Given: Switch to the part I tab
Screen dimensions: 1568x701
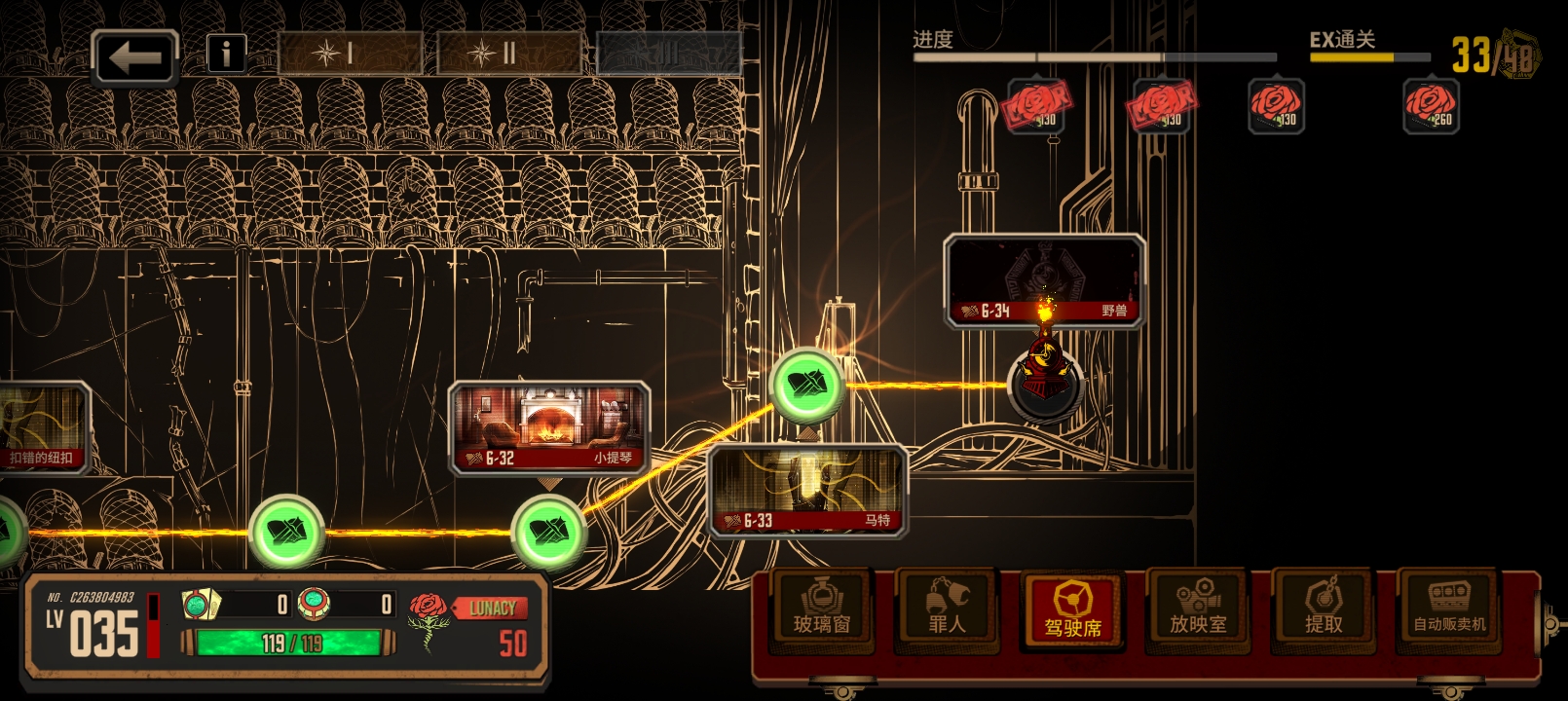Looking at the screenshot, I should click(350, 54).
